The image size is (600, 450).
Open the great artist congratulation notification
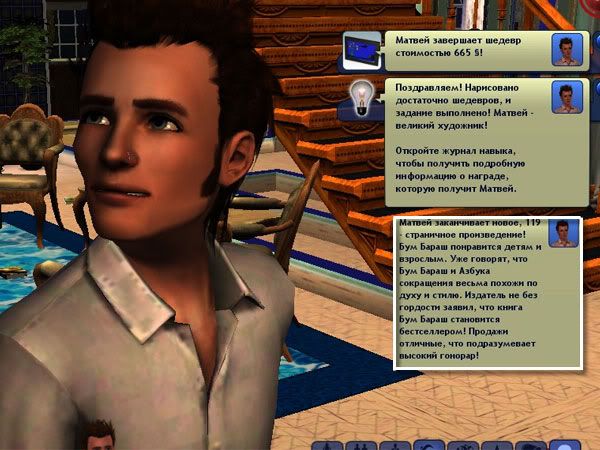click(462, 140)
